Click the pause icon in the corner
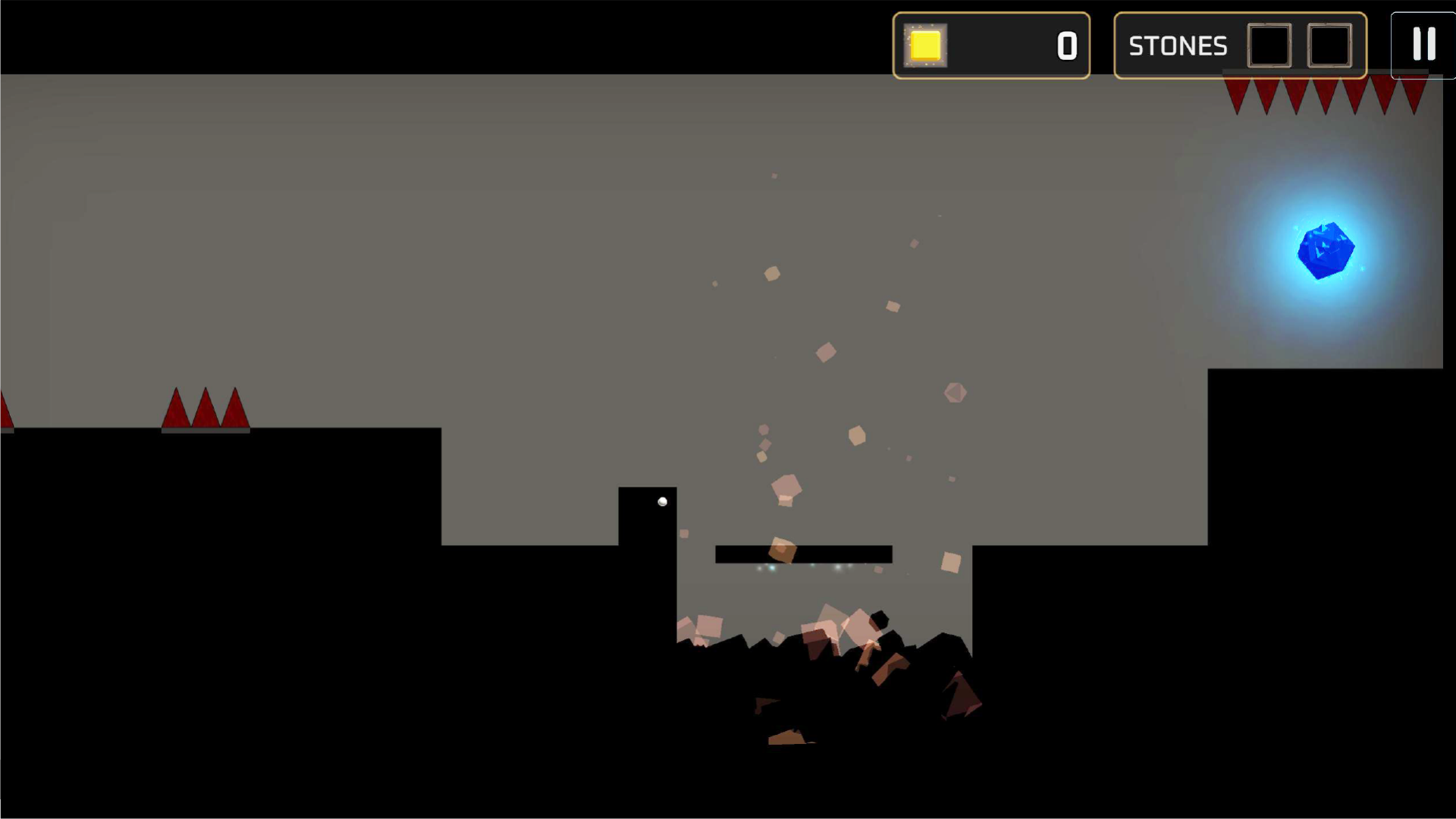Viewport: 1456px width, 819px height. [x=1425, y=43]
